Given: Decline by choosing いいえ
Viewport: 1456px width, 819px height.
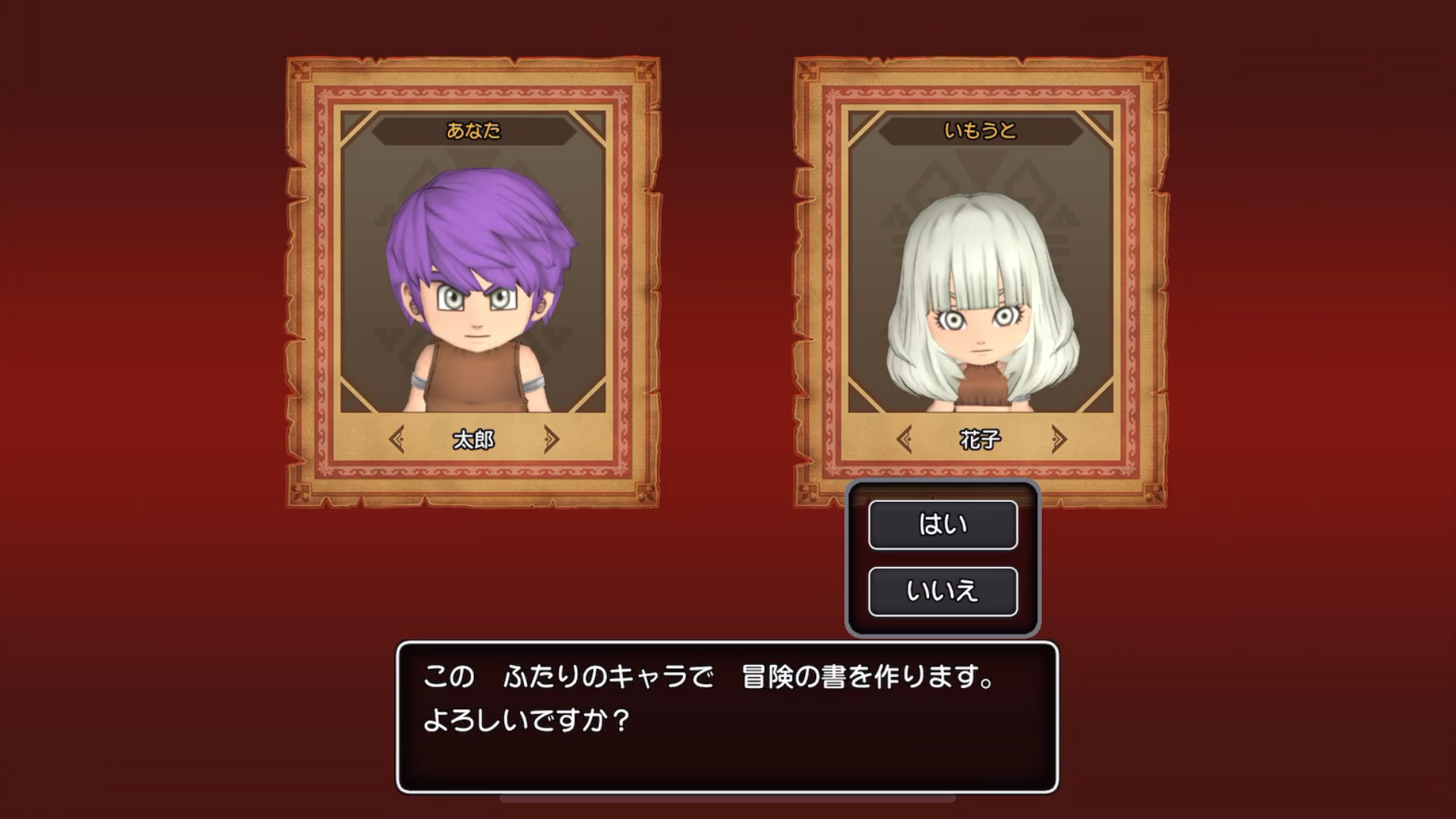Looking at the screenshot, I should 942,591.
